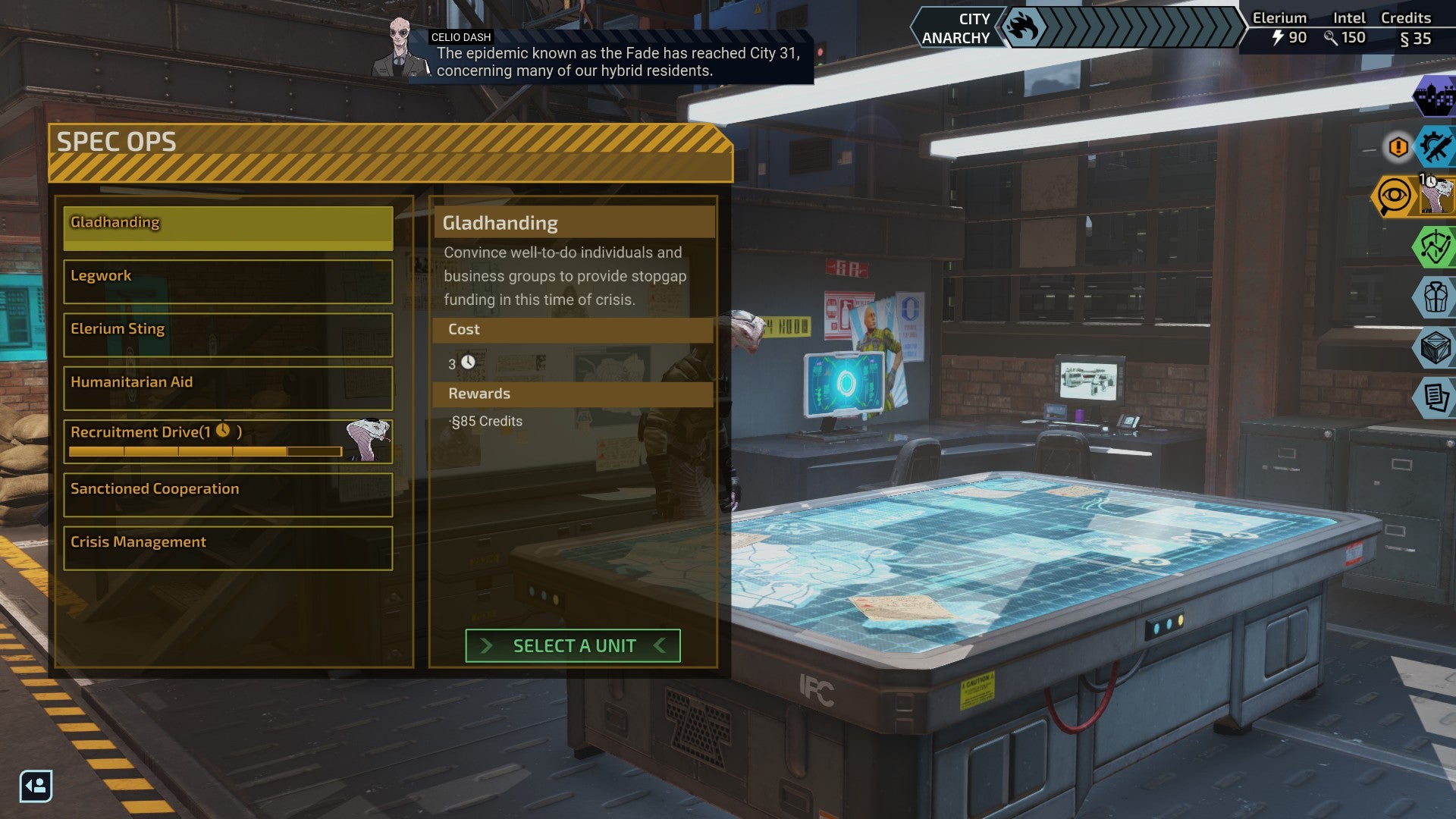Click Celio Dash's portrait above the dialogue
Viewport: 1456px width, 819px height.
coord(400,47)
